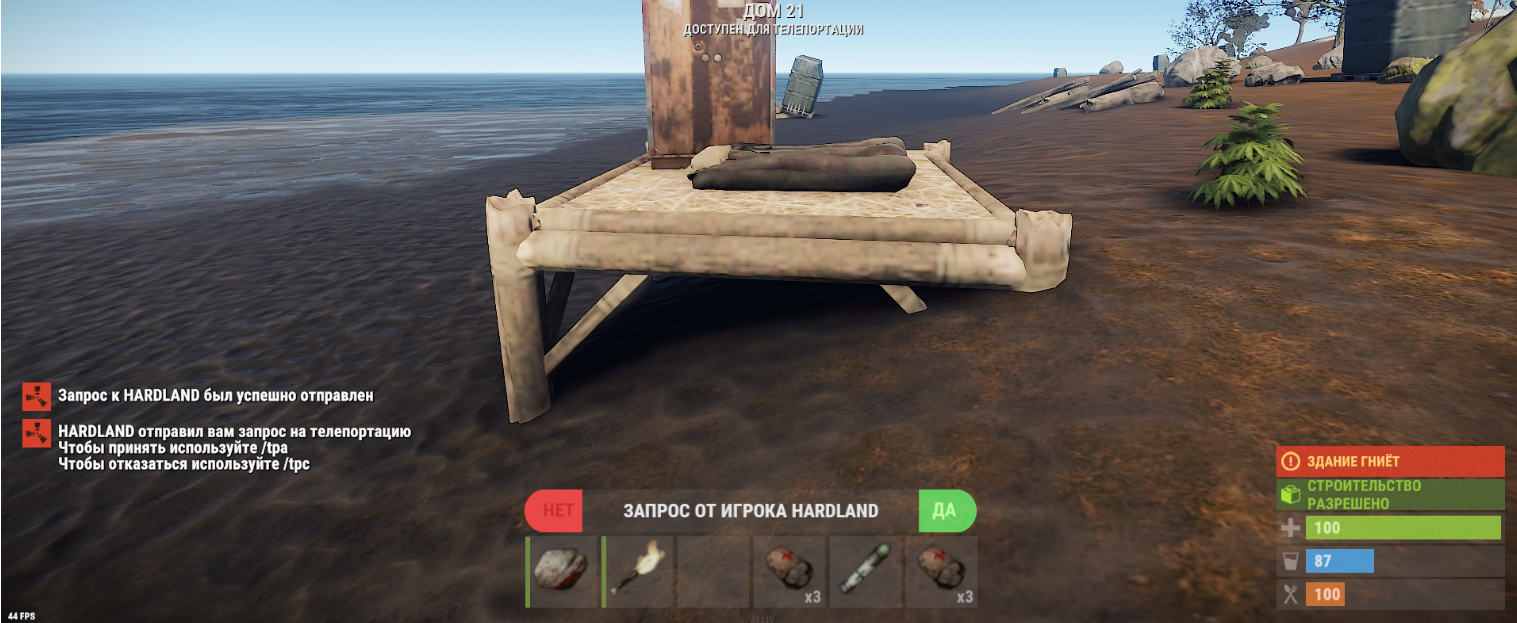The height and width of the screenshot is (623, 1517).
Task: Accept HARDLAND's teleport request with ДА
Action: click(945, 511)
